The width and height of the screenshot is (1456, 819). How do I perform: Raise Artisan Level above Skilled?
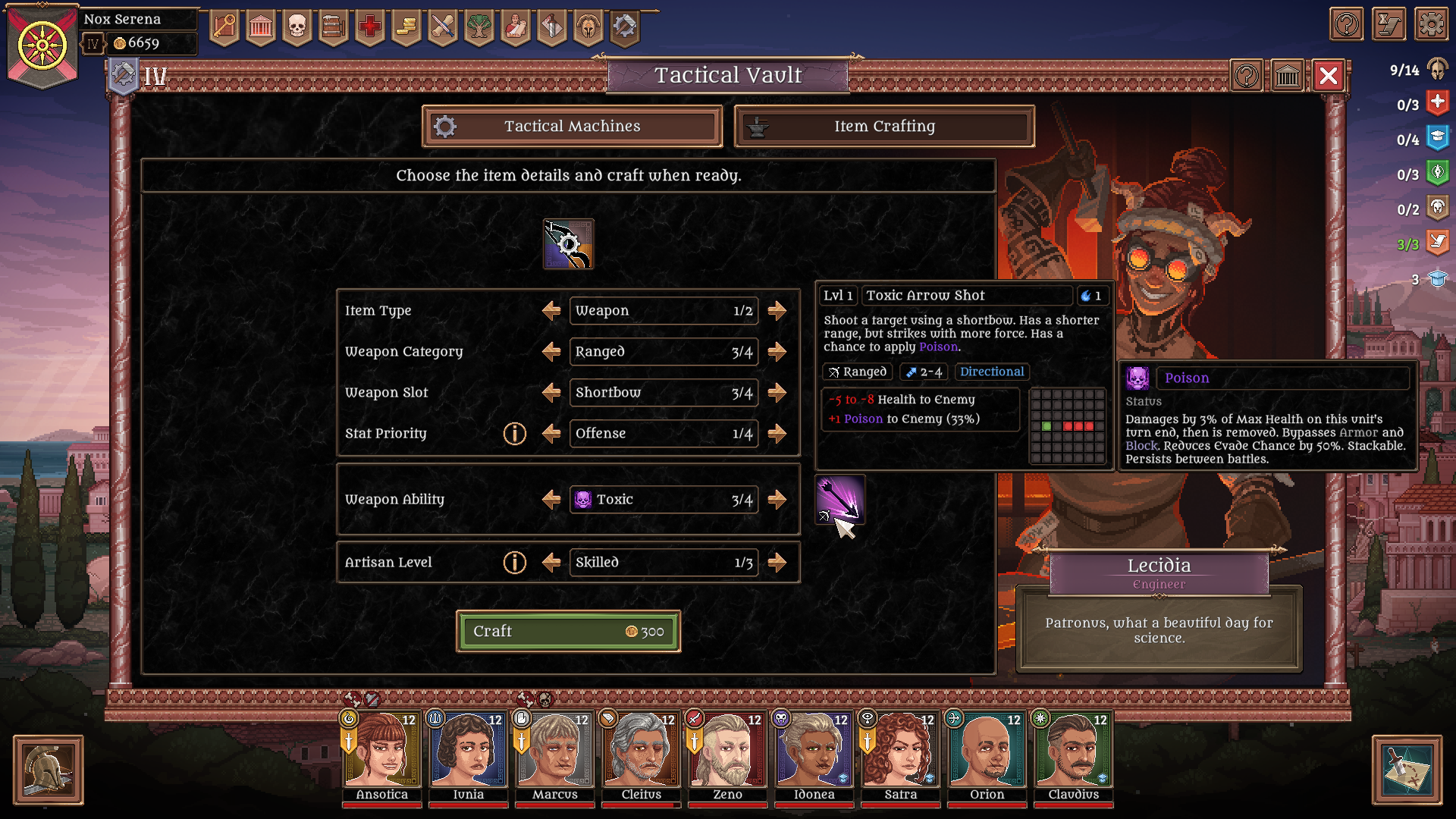(x=777, y=563)
